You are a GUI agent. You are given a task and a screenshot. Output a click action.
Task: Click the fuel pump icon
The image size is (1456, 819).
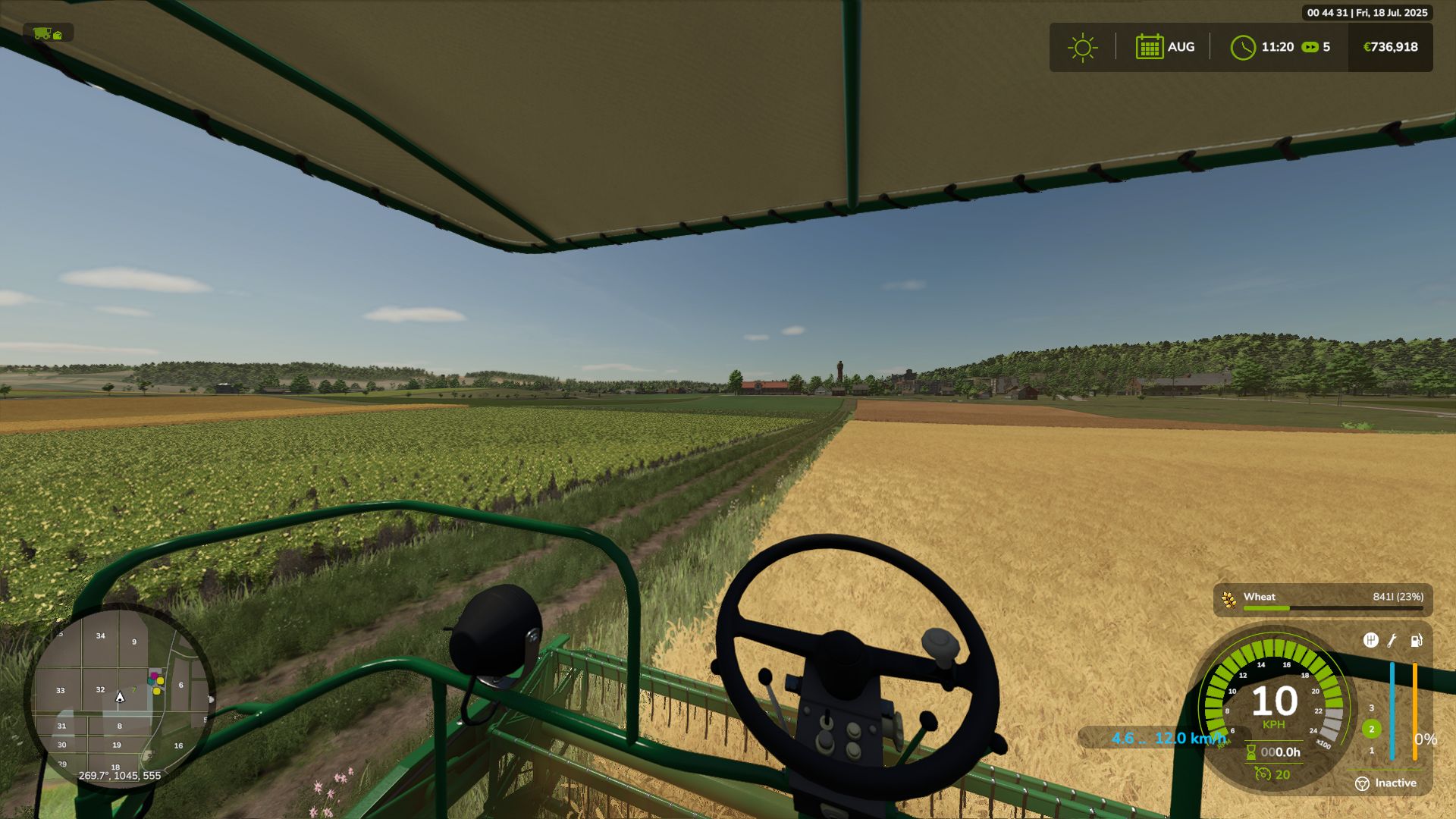(1416, 641)
